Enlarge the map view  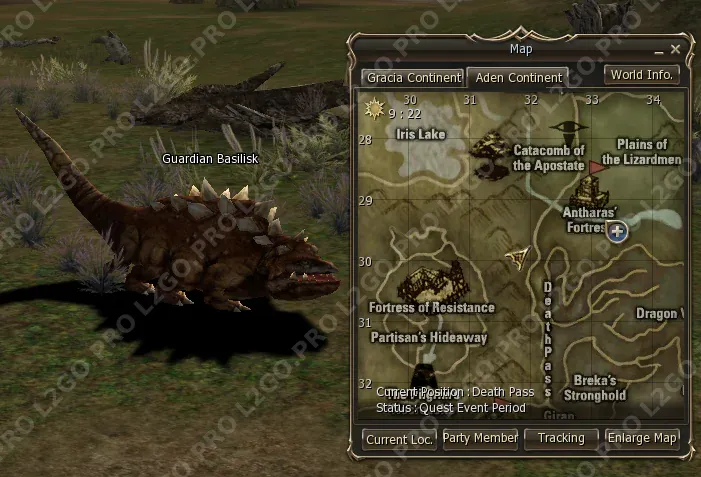pos(644,438)
